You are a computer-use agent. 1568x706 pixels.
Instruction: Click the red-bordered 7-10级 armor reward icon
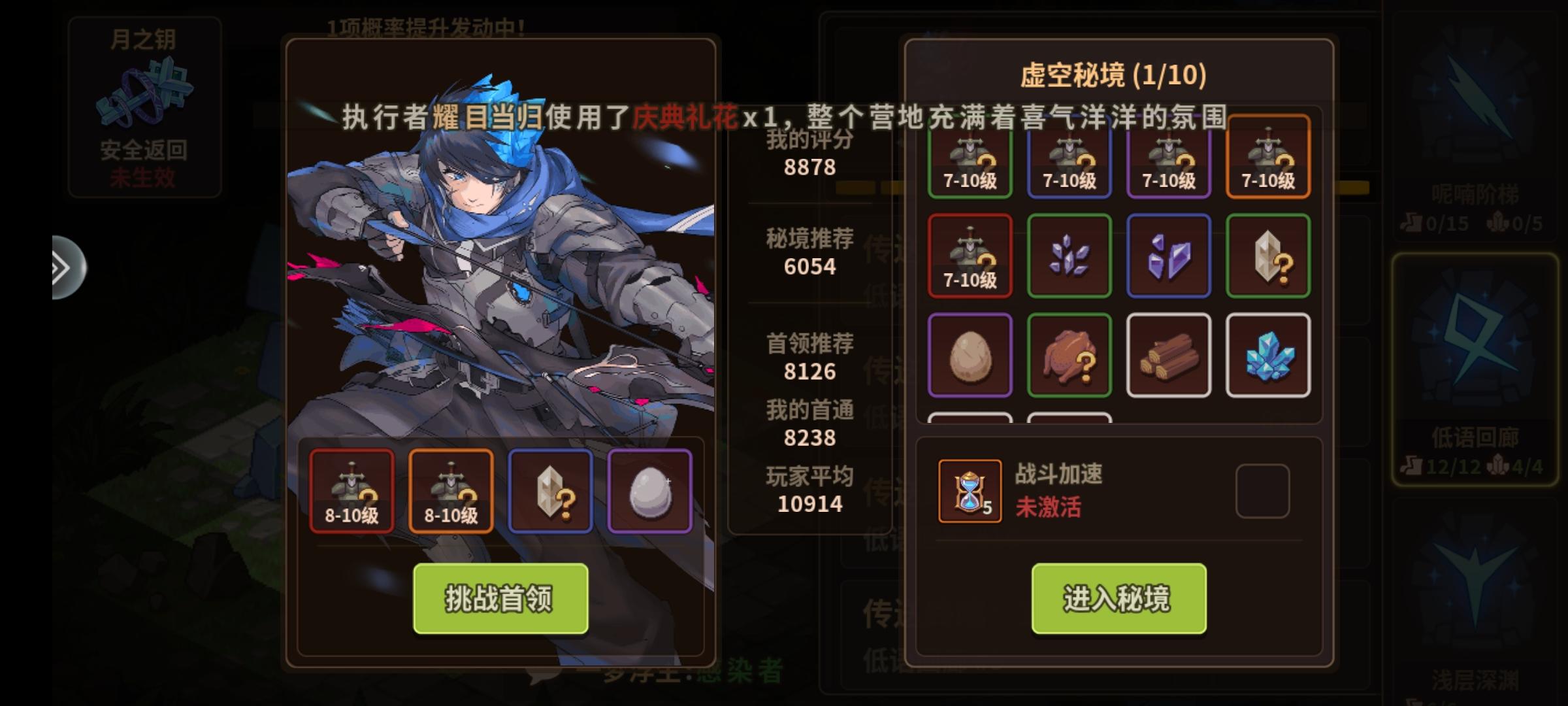coord(971,256)
